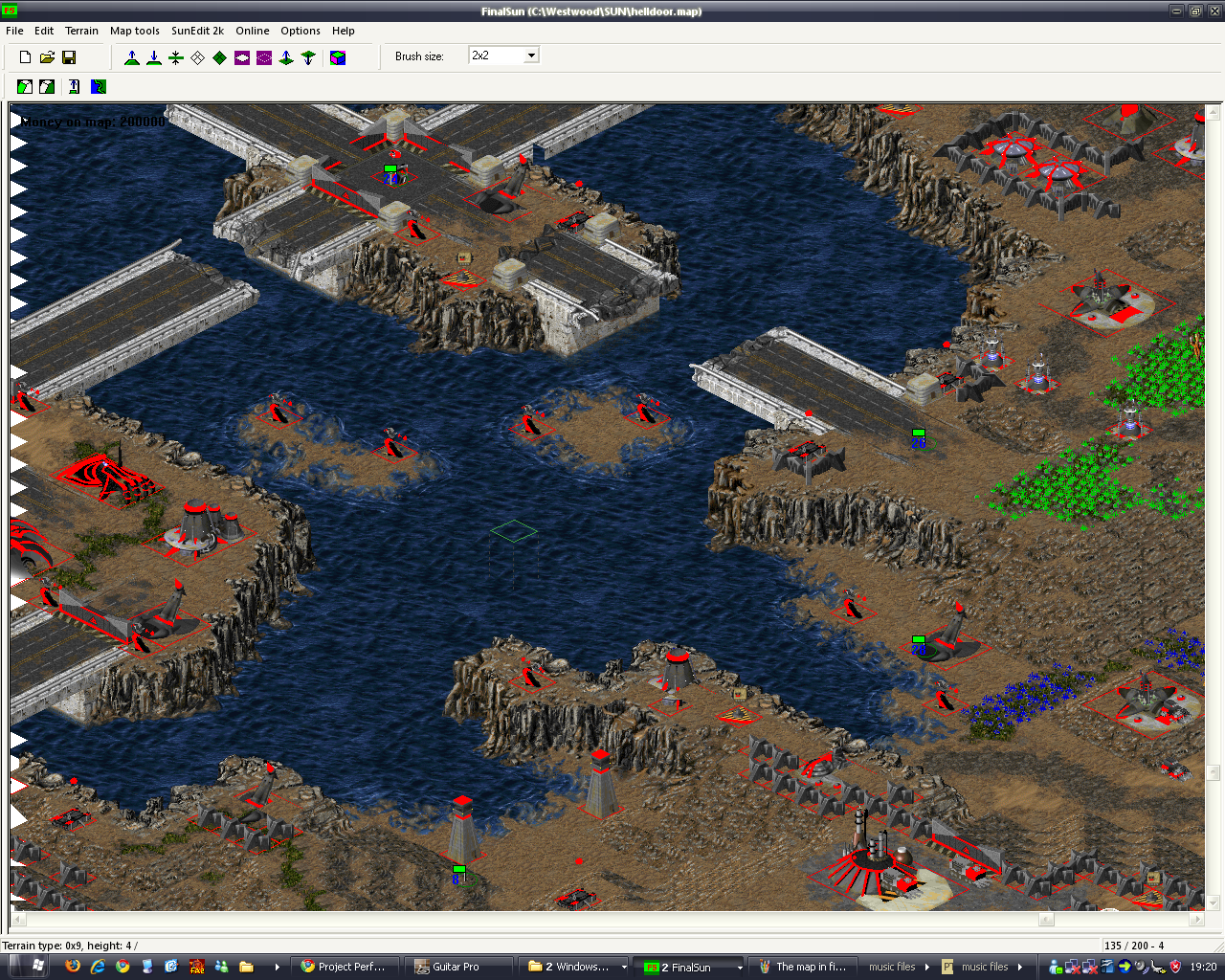Select the green diamond tile painting tool
The image size is (1225, 980).
pos(219,57)
